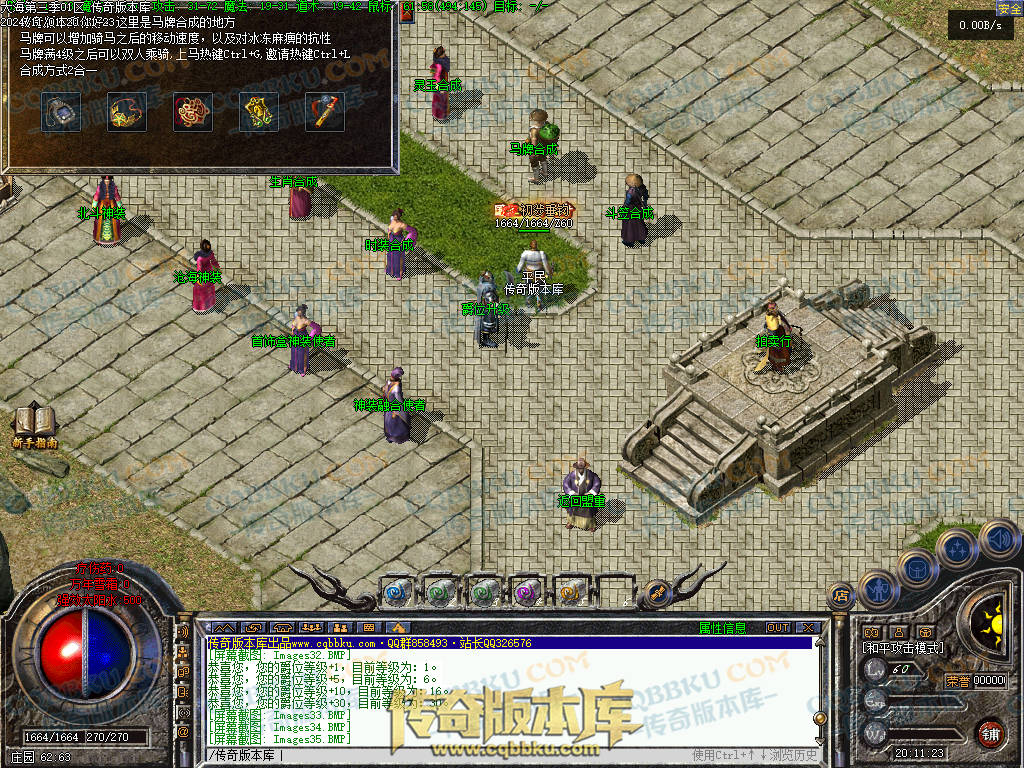This screenshot has width=1024, height=768.
Task: Open the character equipment round button
Action: coord(877,588)
